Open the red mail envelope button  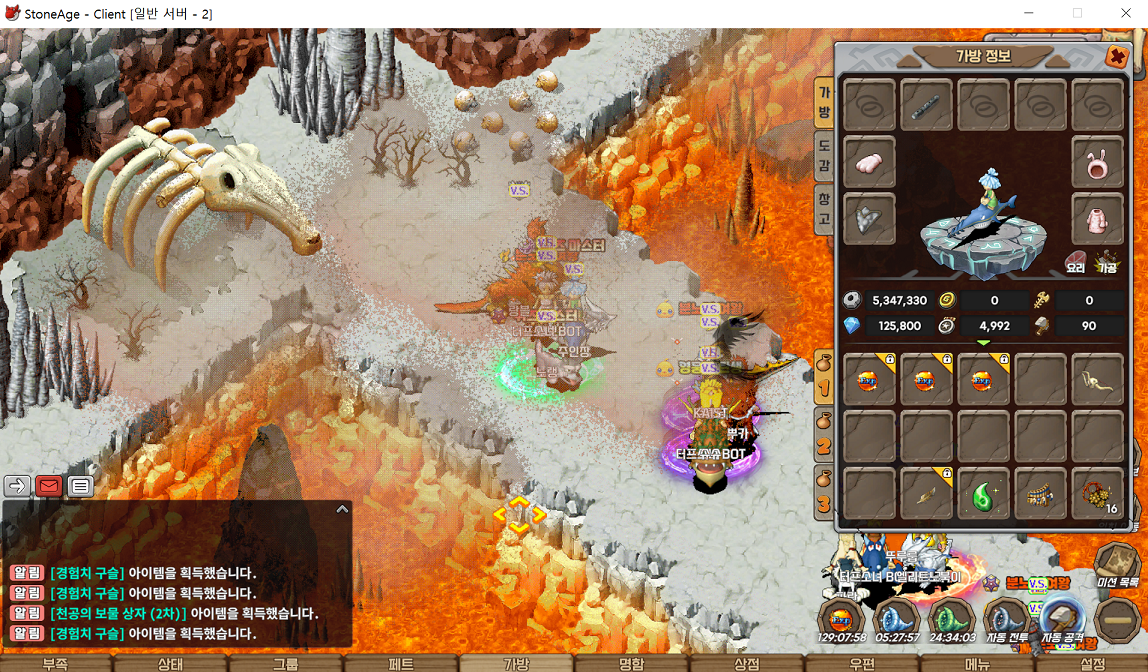click(x=49, y=486)
